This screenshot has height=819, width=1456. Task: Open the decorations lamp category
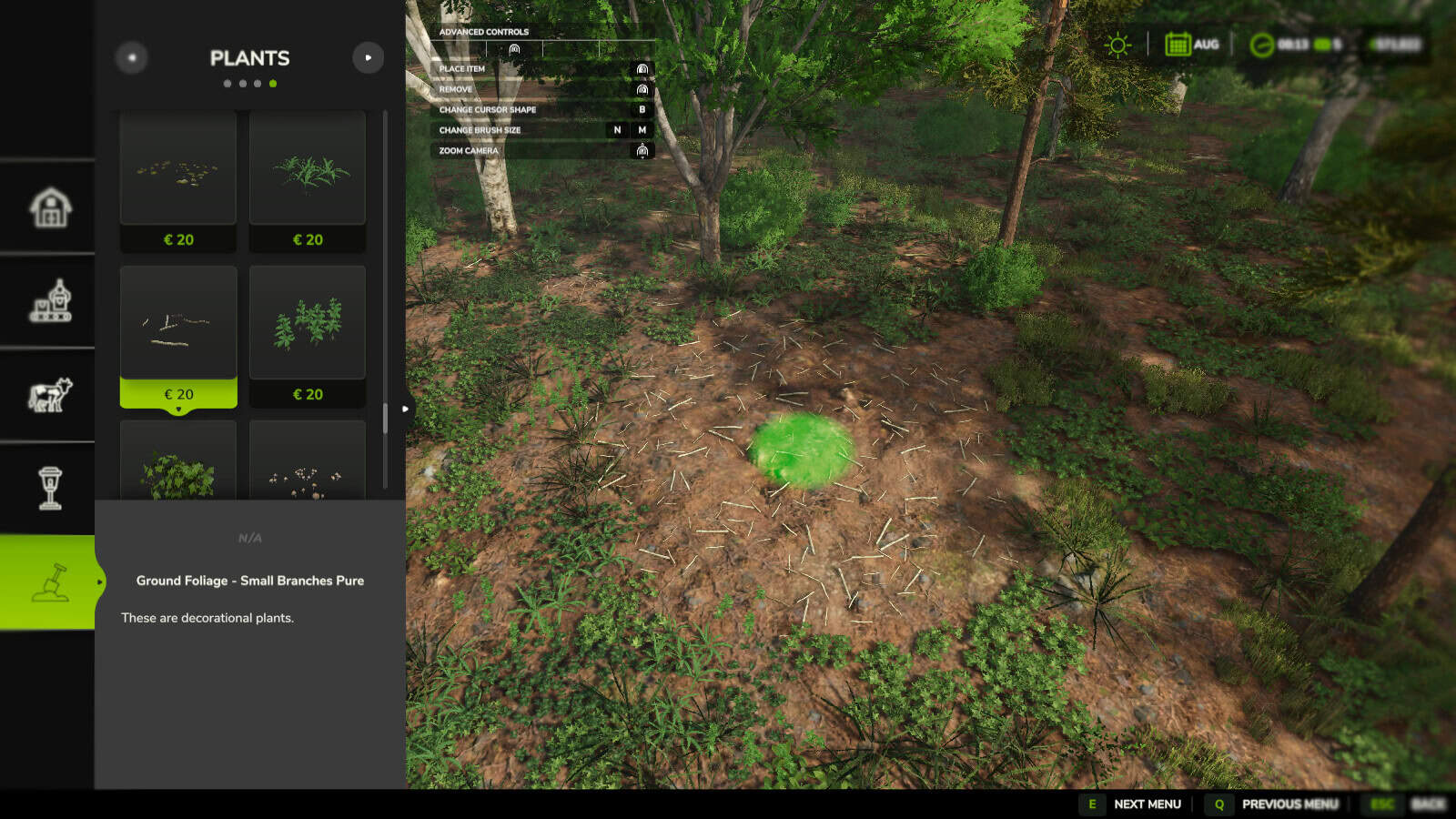(x=50, y=489)
